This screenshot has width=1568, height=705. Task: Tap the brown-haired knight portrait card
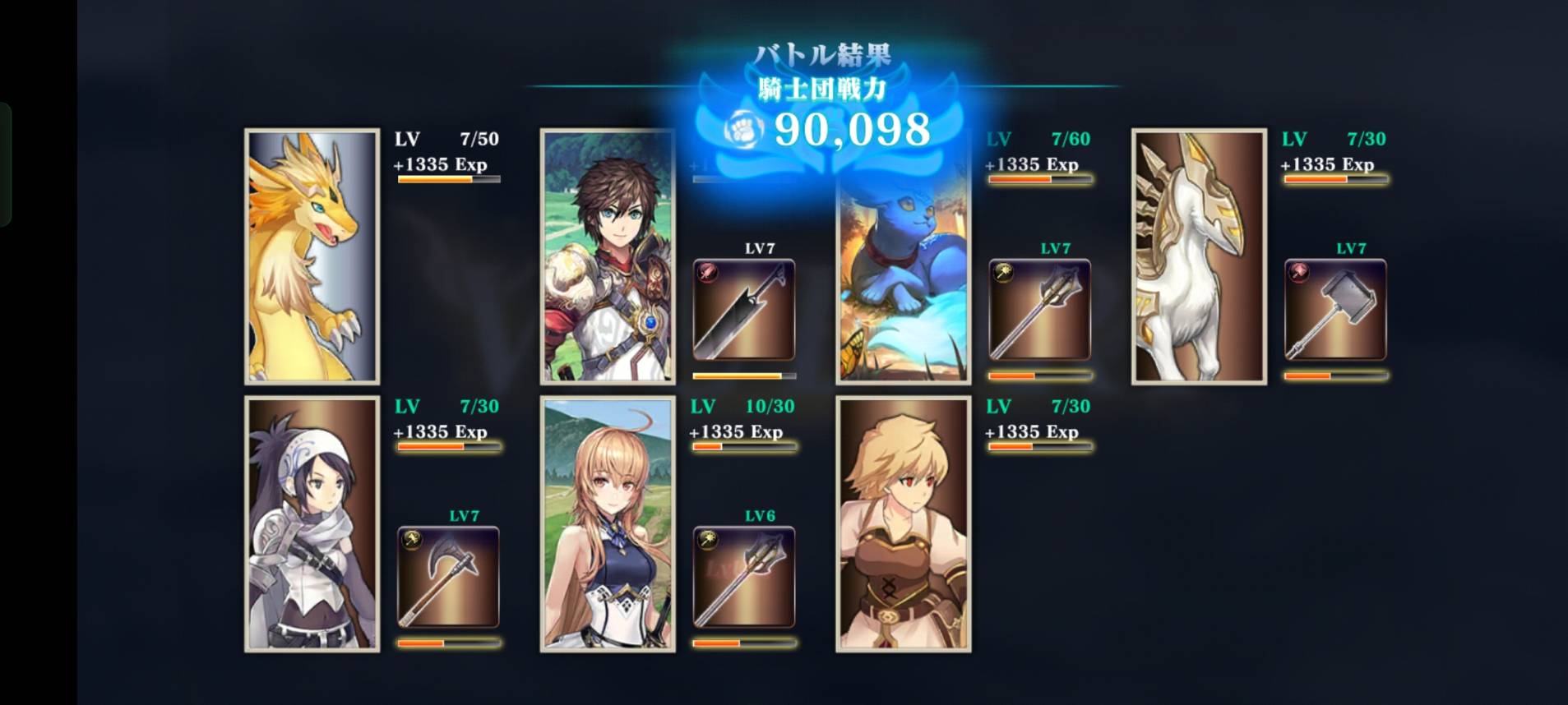pos(608,256)
